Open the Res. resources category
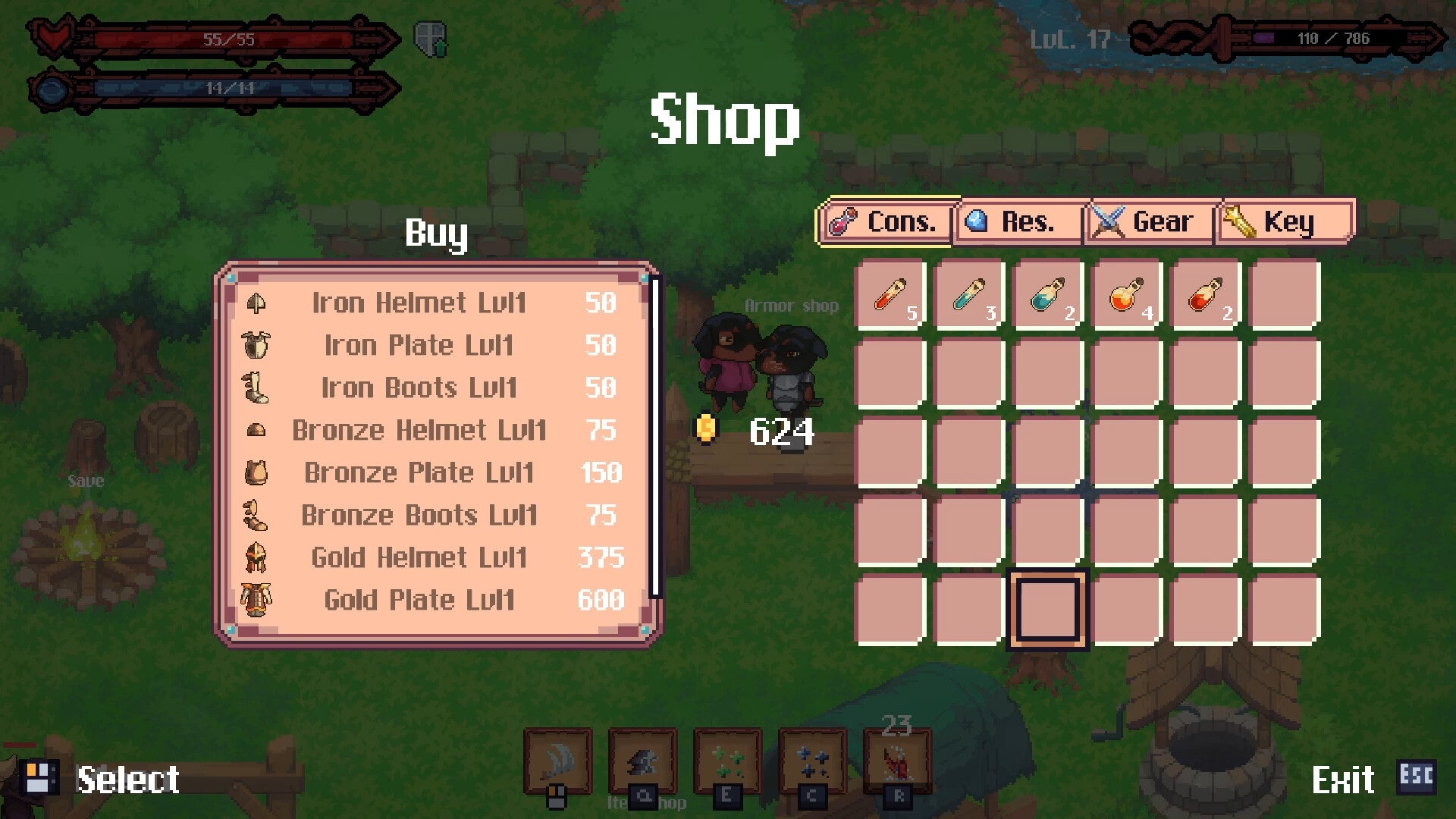Viewport: 1456px width, 819px height. pos(1017,221)
